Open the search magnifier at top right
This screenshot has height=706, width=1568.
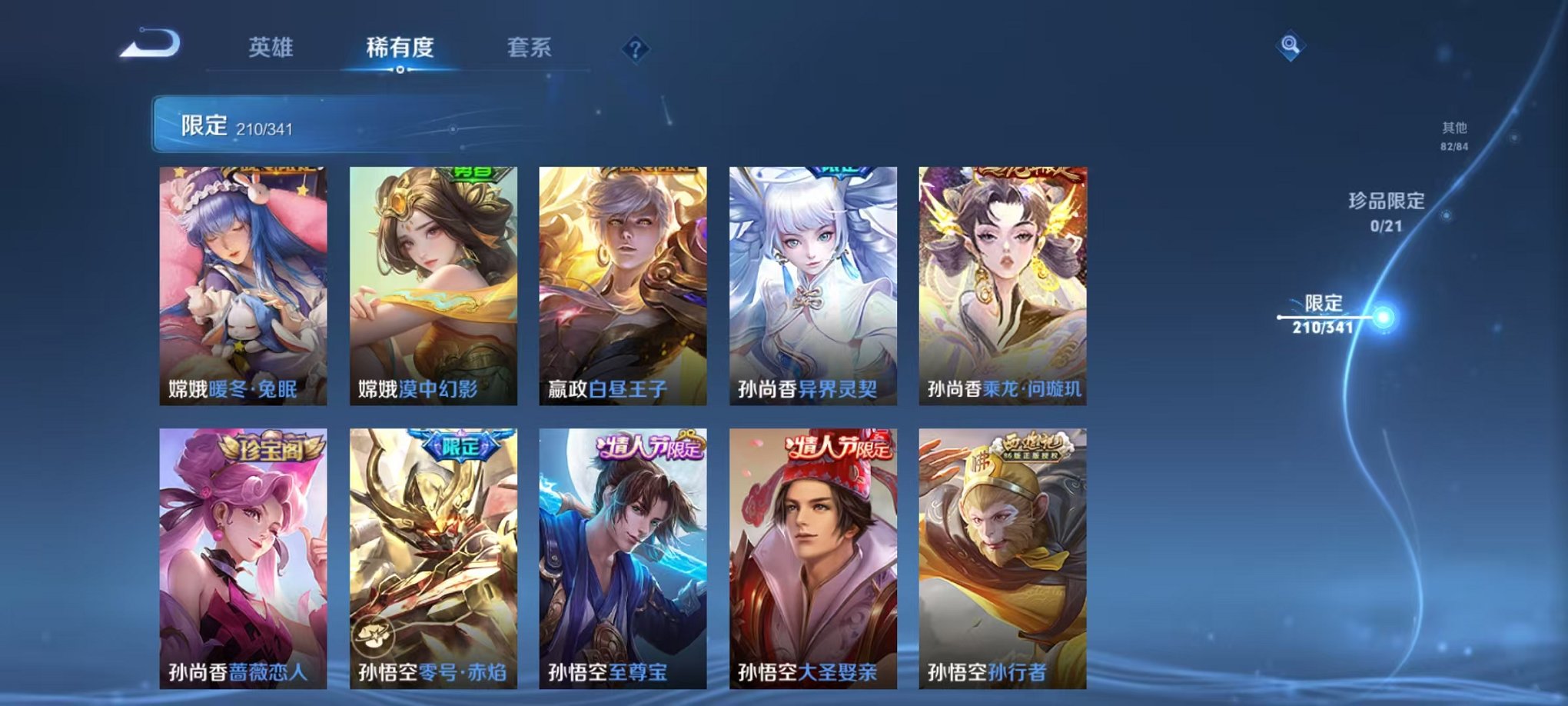(x=1289, y=46)
